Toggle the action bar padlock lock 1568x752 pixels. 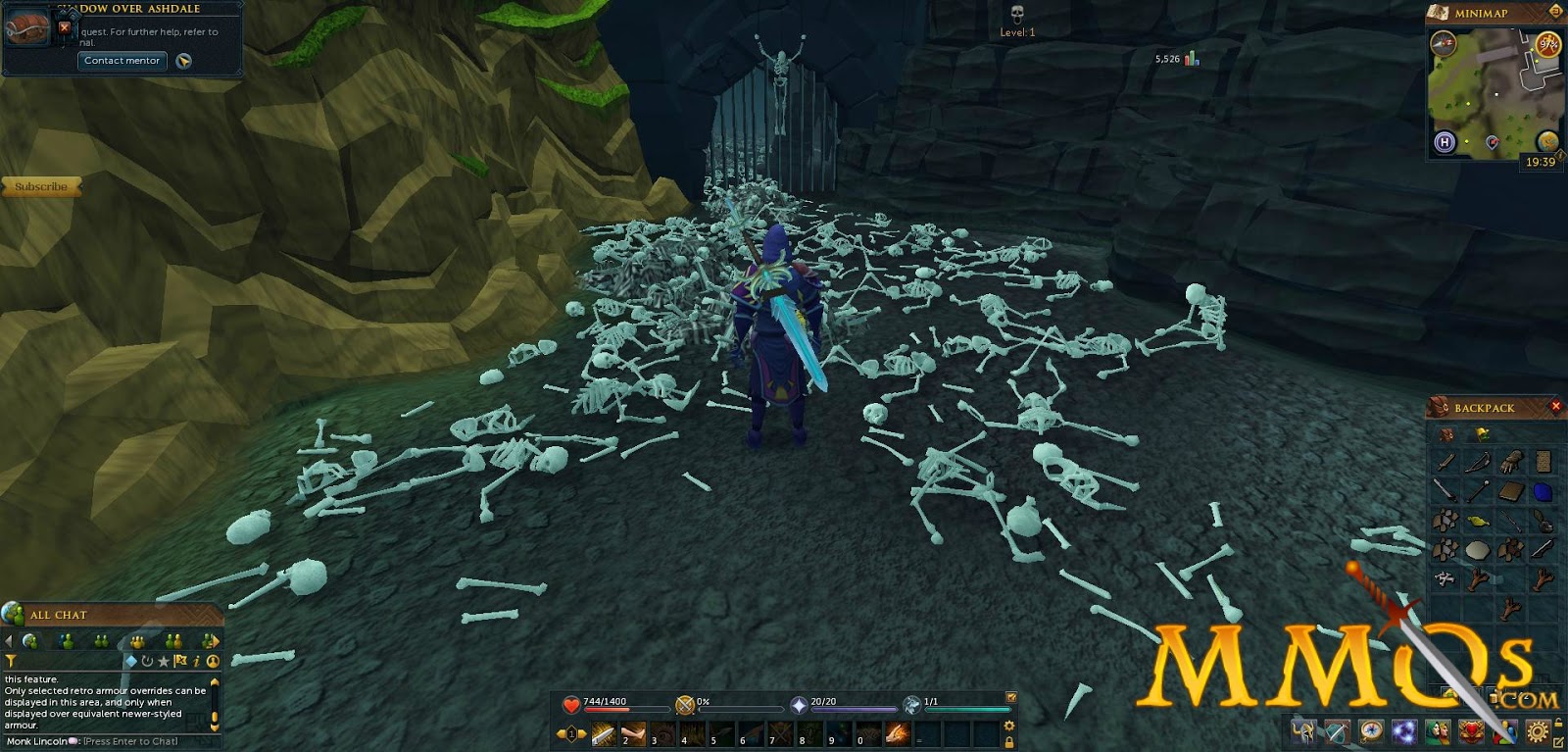[x=1008, y=740]
